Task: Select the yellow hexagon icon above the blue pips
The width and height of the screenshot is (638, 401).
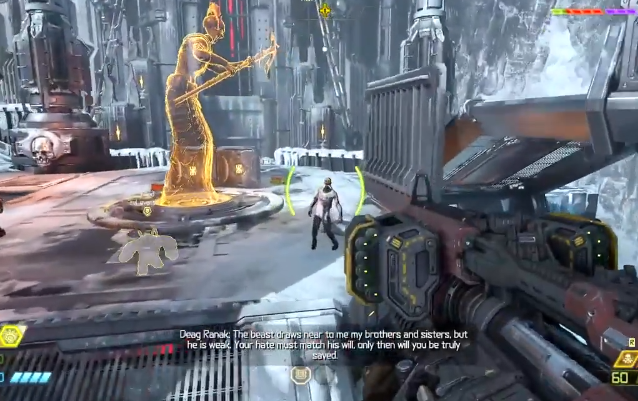Action: click(x=12, y=336)
